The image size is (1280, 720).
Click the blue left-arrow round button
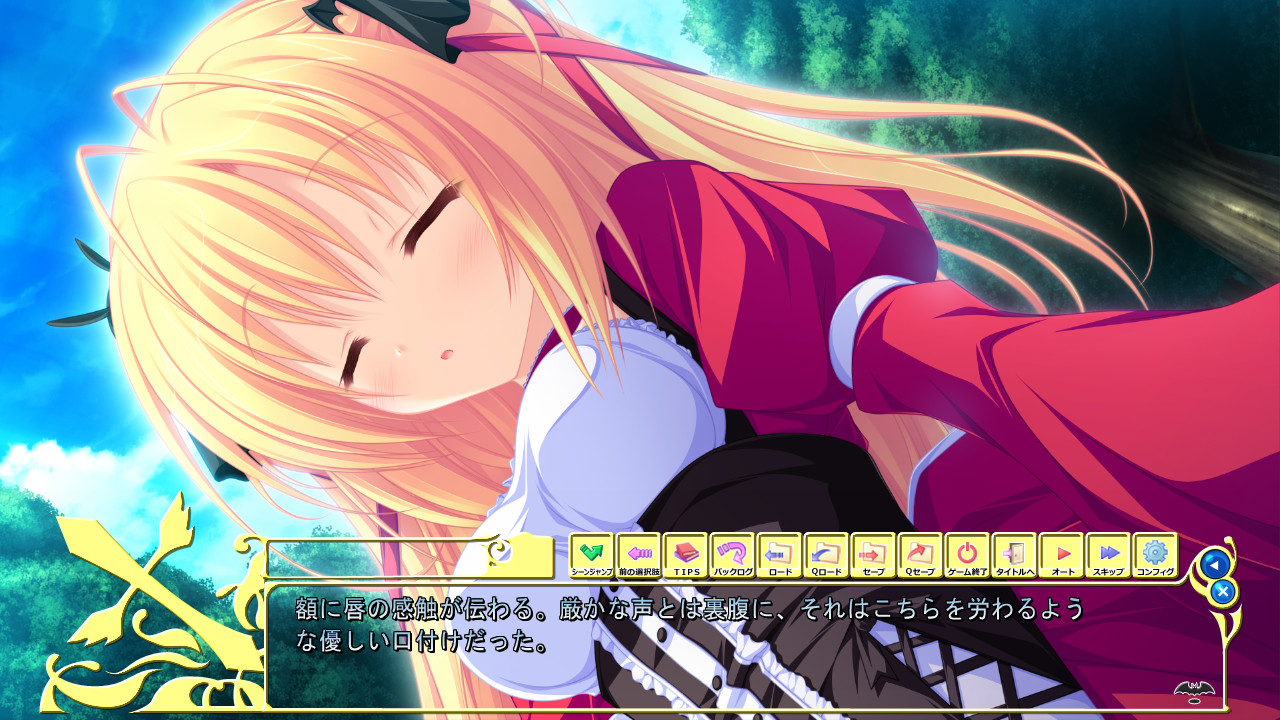(x=1214, y=564)
